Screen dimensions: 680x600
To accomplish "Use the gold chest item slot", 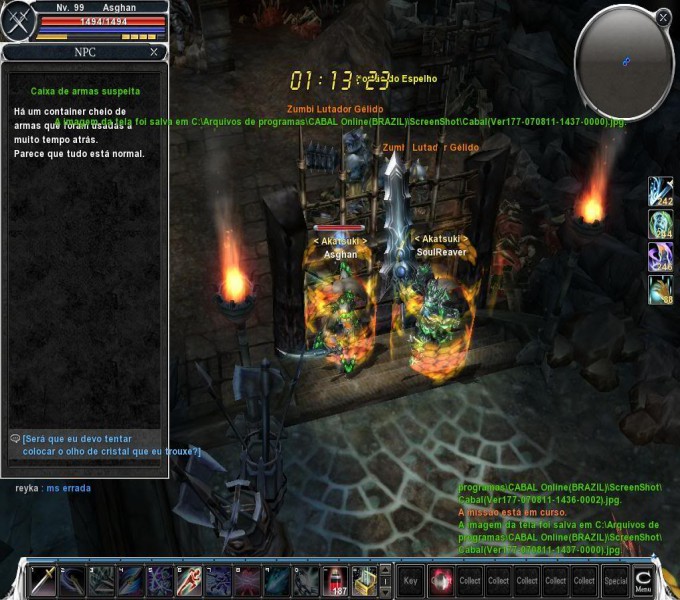I will [x=365, y=580].
